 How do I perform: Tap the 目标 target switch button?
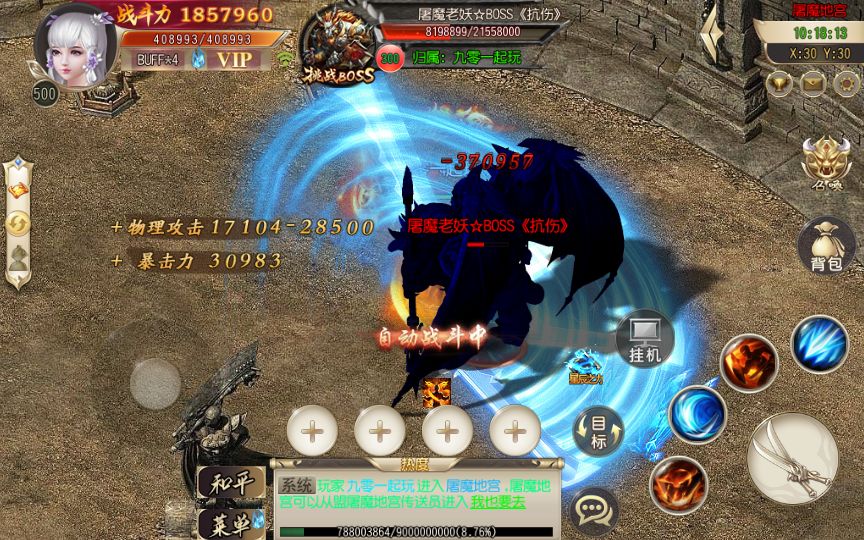tap(598, 432)
